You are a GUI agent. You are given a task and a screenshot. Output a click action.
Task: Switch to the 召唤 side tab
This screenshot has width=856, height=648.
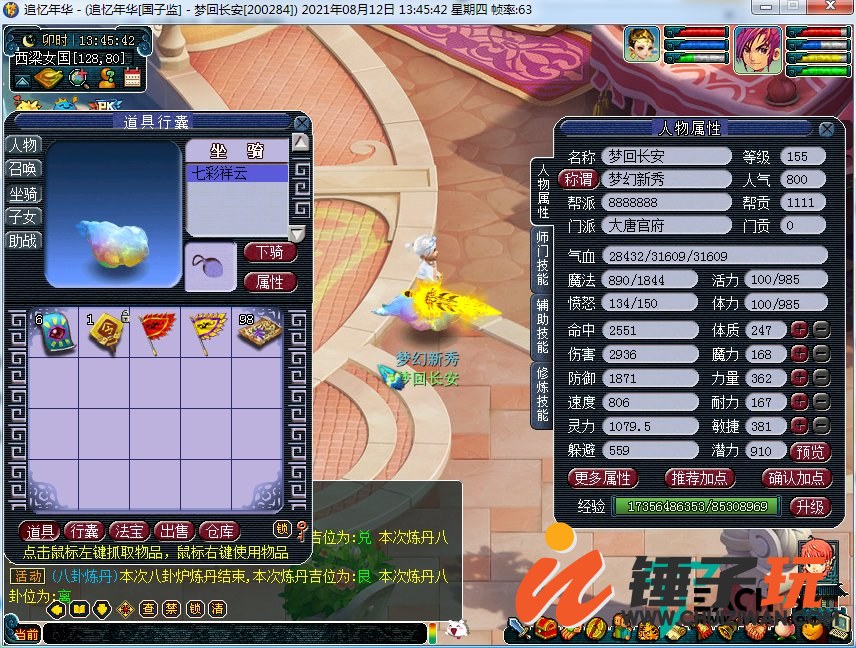click(x=24, y=169)
